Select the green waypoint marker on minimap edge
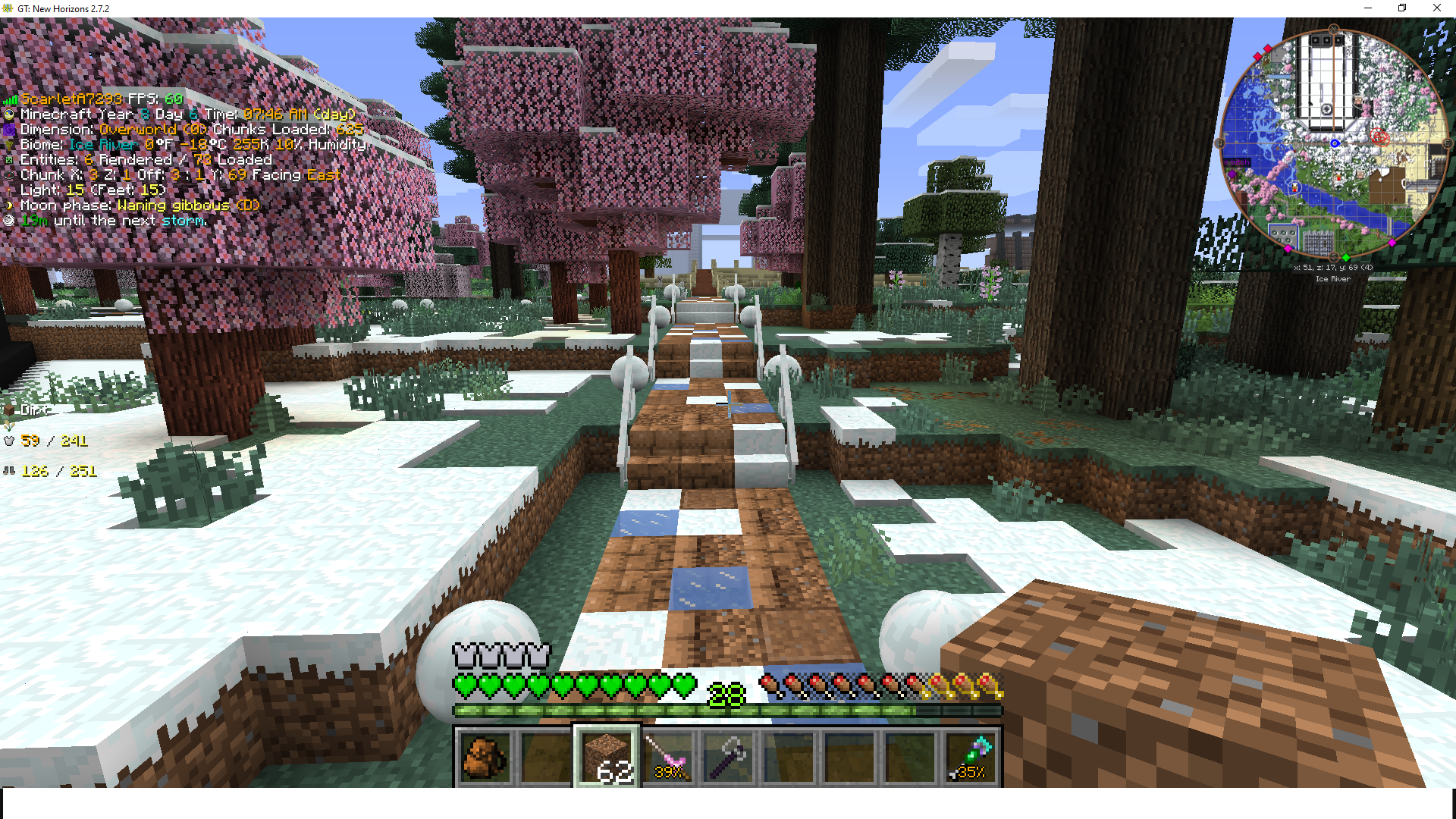Screen dimensions: 1456x819 [x=1345, y=258]
